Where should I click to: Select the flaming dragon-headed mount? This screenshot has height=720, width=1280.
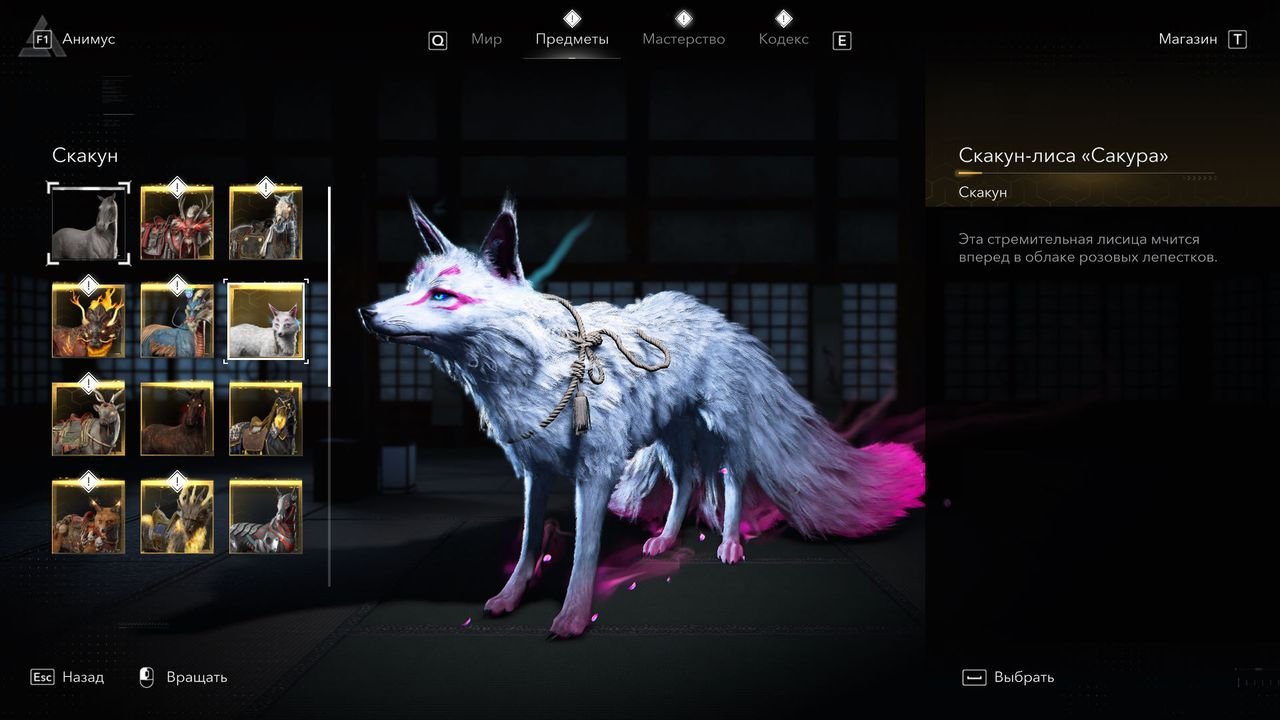89,320
